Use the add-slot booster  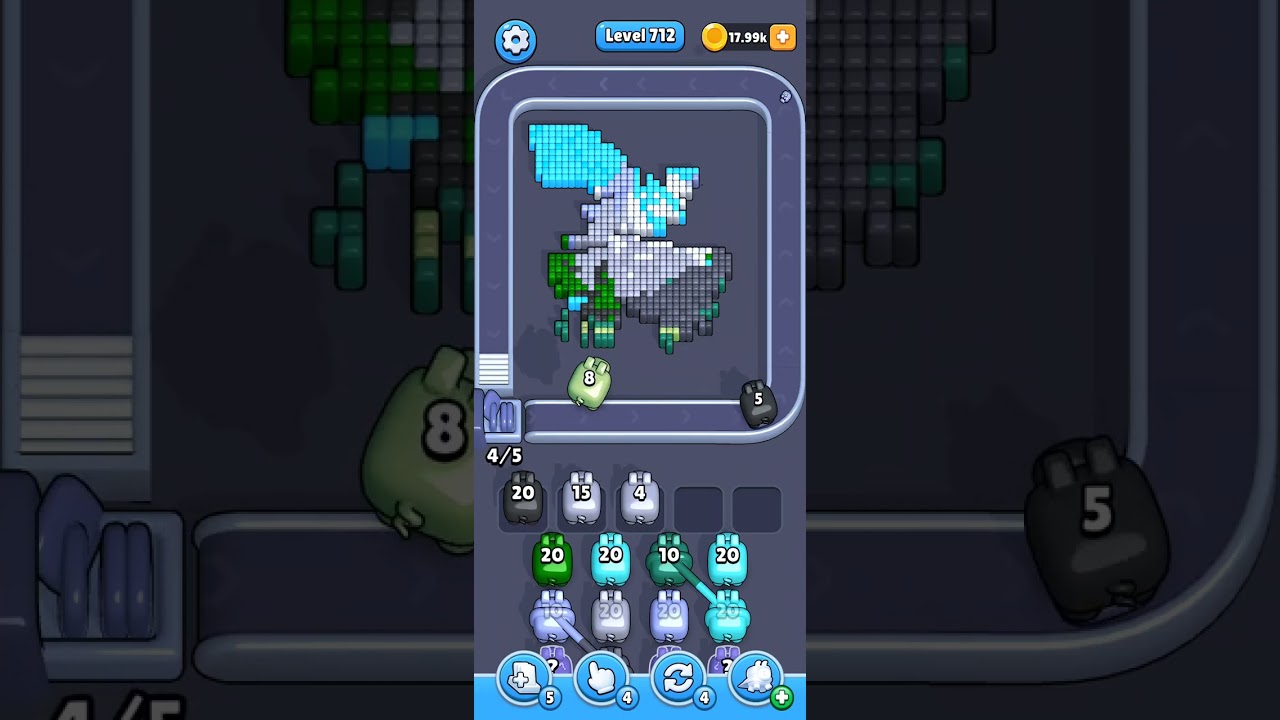[x=524, y=679]
